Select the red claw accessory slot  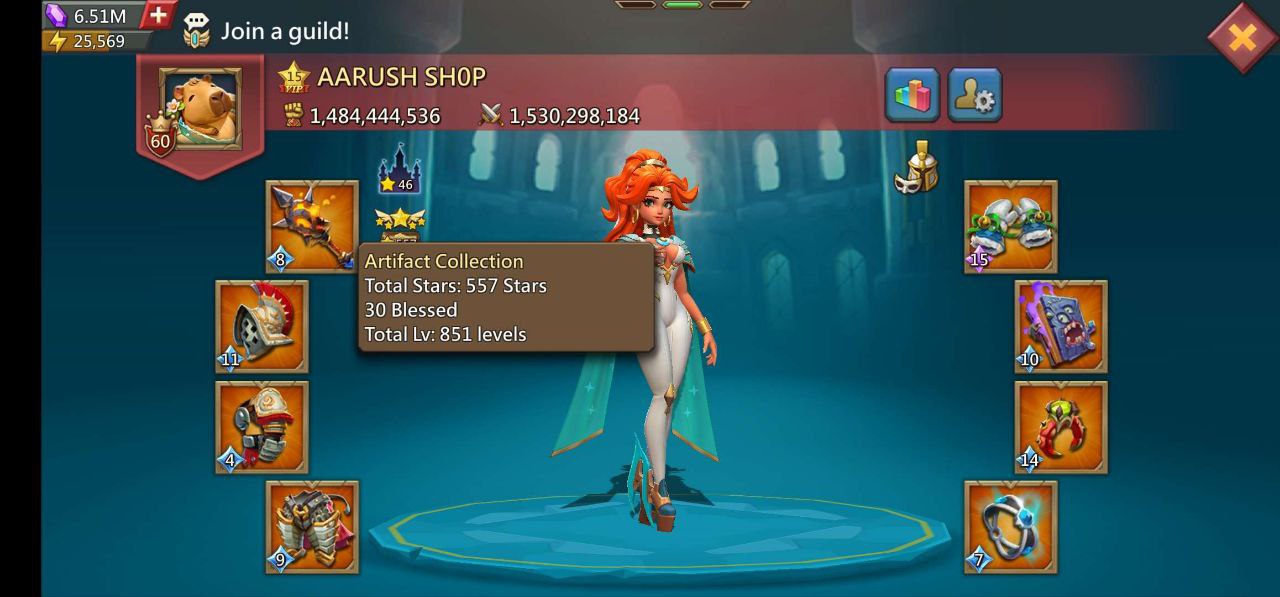1060,426
